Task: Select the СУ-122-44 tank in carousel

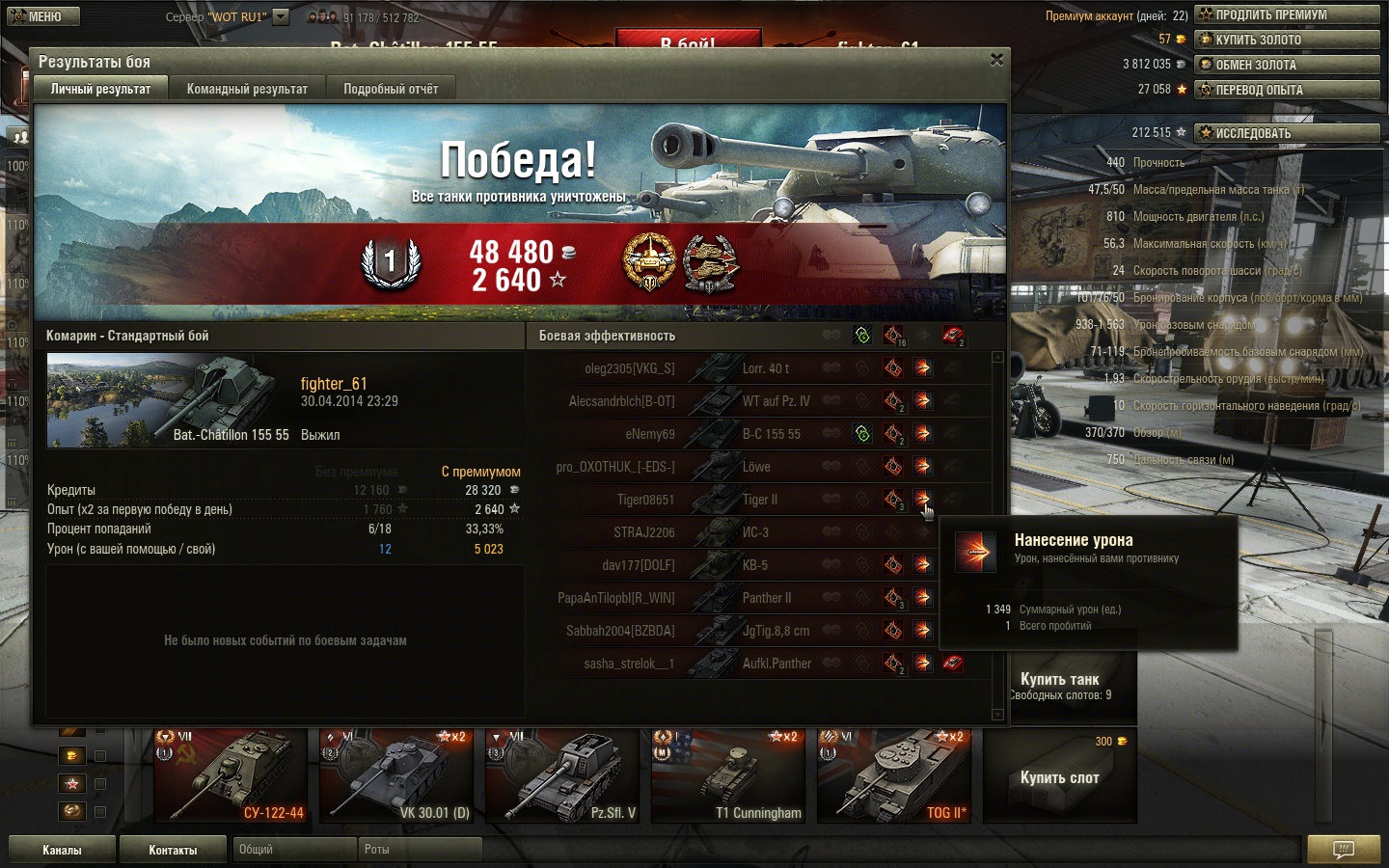Action: click(x=231, y=776)
